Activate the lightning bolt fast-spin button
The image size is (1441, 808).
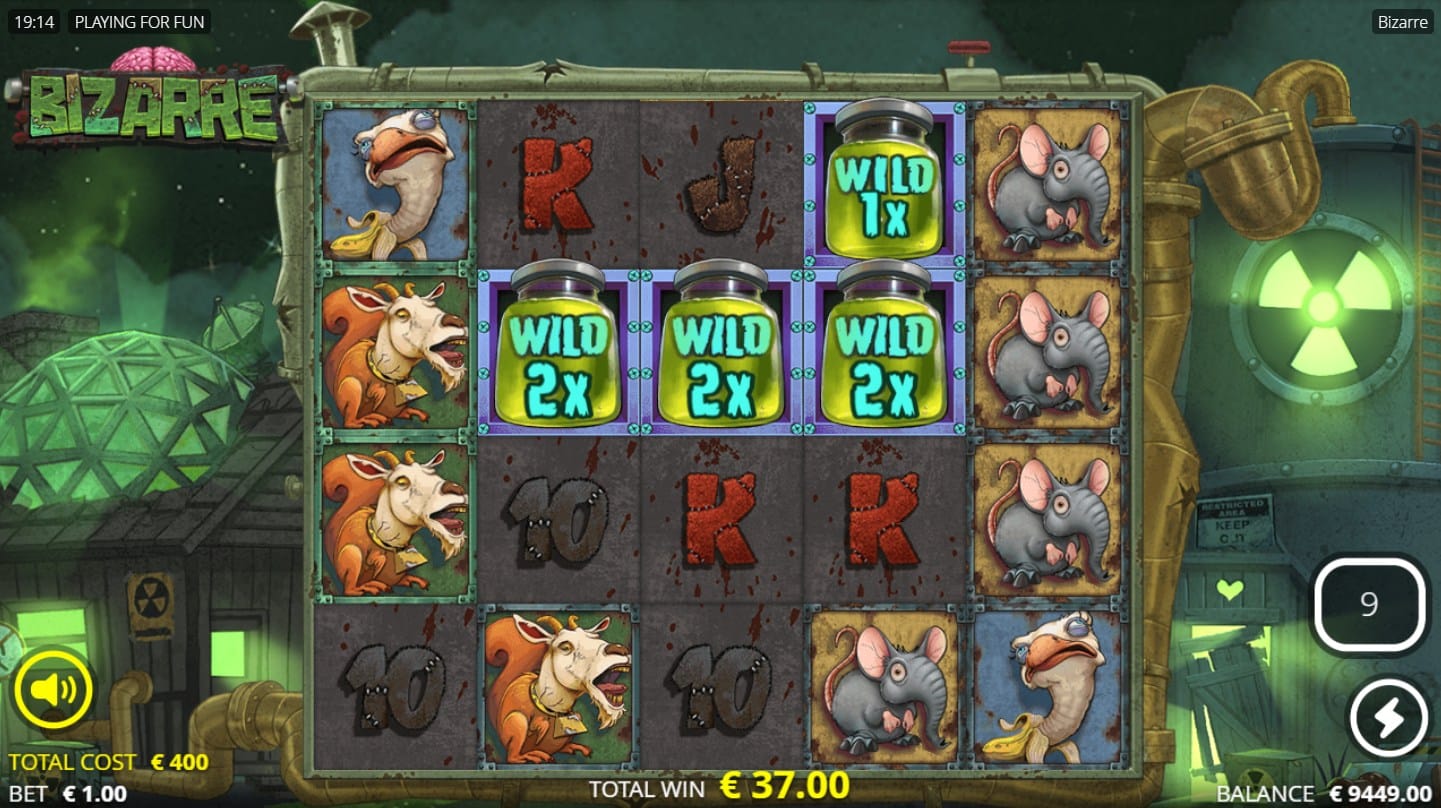(x=1389, y=718)
